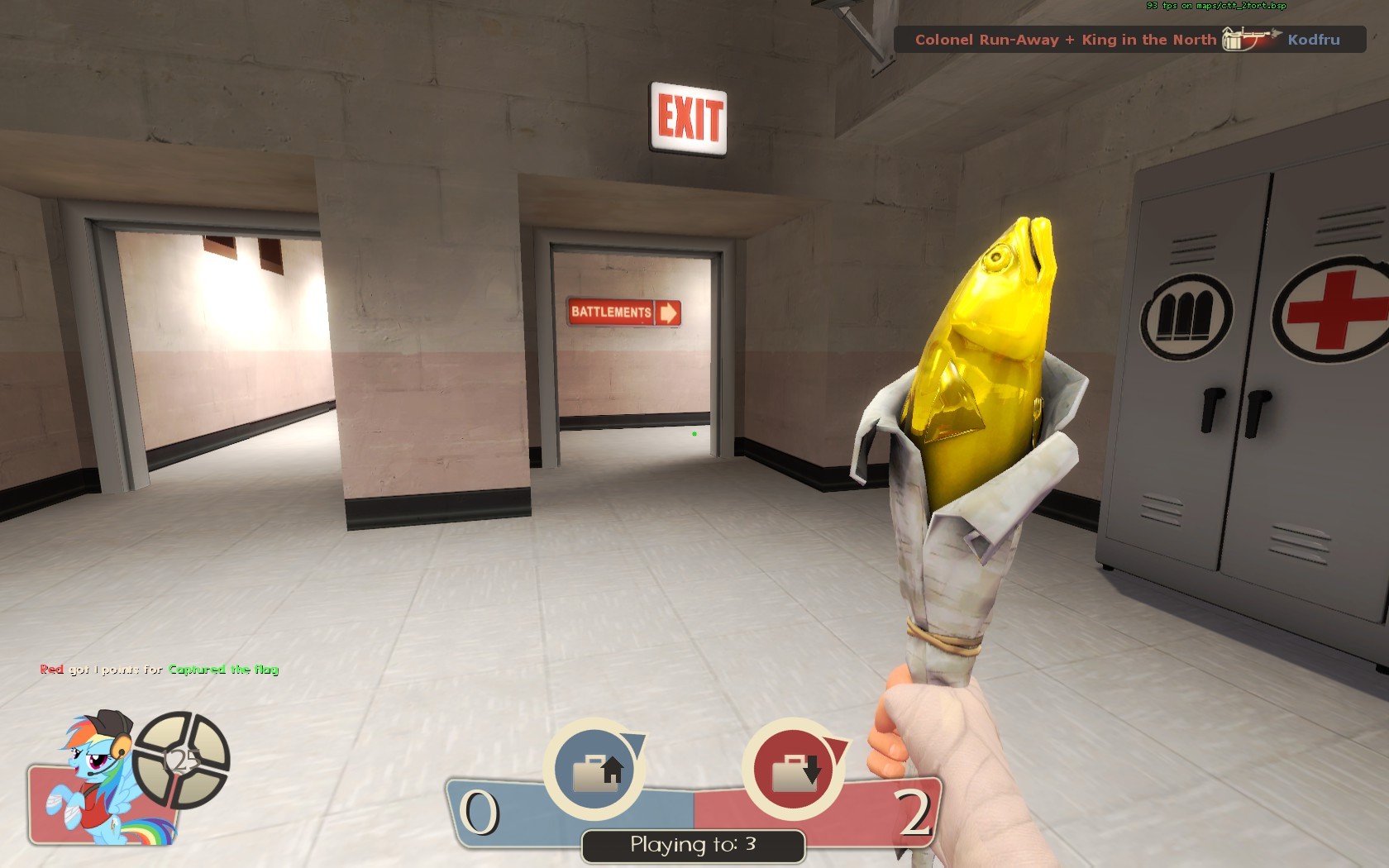This screenshot has height=868, width=1389.
Task: Click the 'Captured the flag' message text
Action: [223, 670]
